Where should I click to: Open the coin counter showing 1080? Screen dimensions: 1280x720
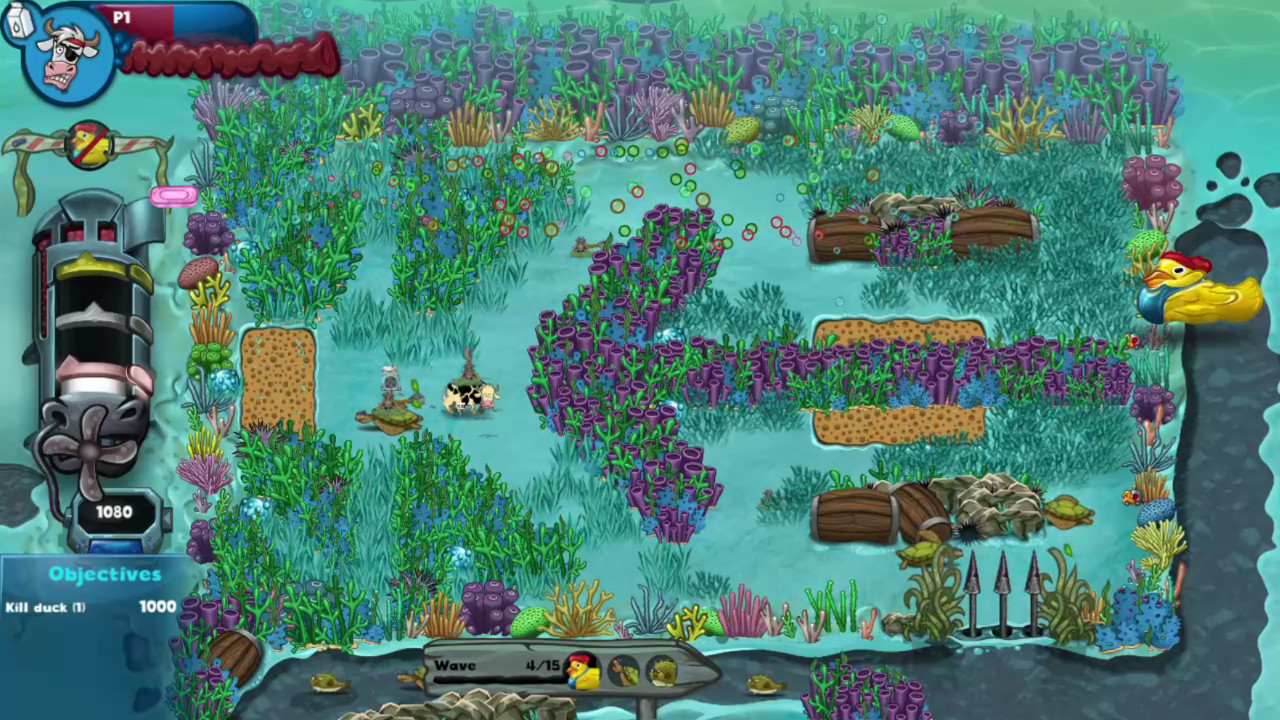pyautogui.click(x=113, y=512)
